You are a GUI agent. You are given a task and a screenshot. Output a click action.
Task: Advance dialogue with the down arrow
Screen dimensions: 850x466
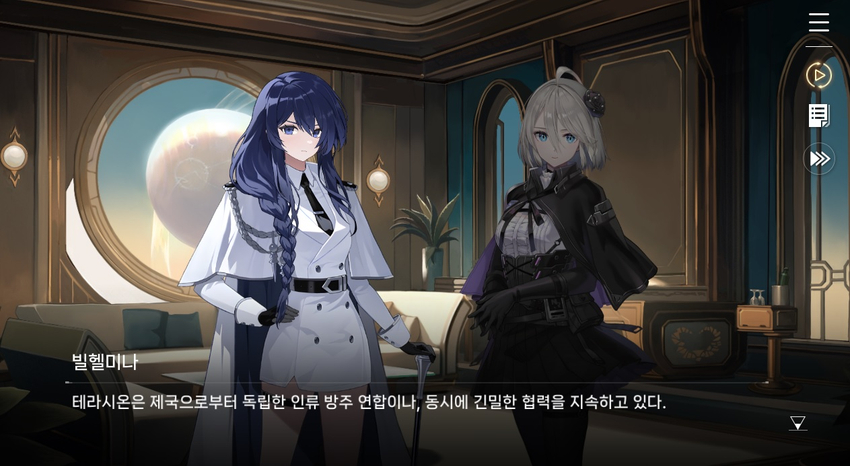pyautogui.click(x=797, y=423)
